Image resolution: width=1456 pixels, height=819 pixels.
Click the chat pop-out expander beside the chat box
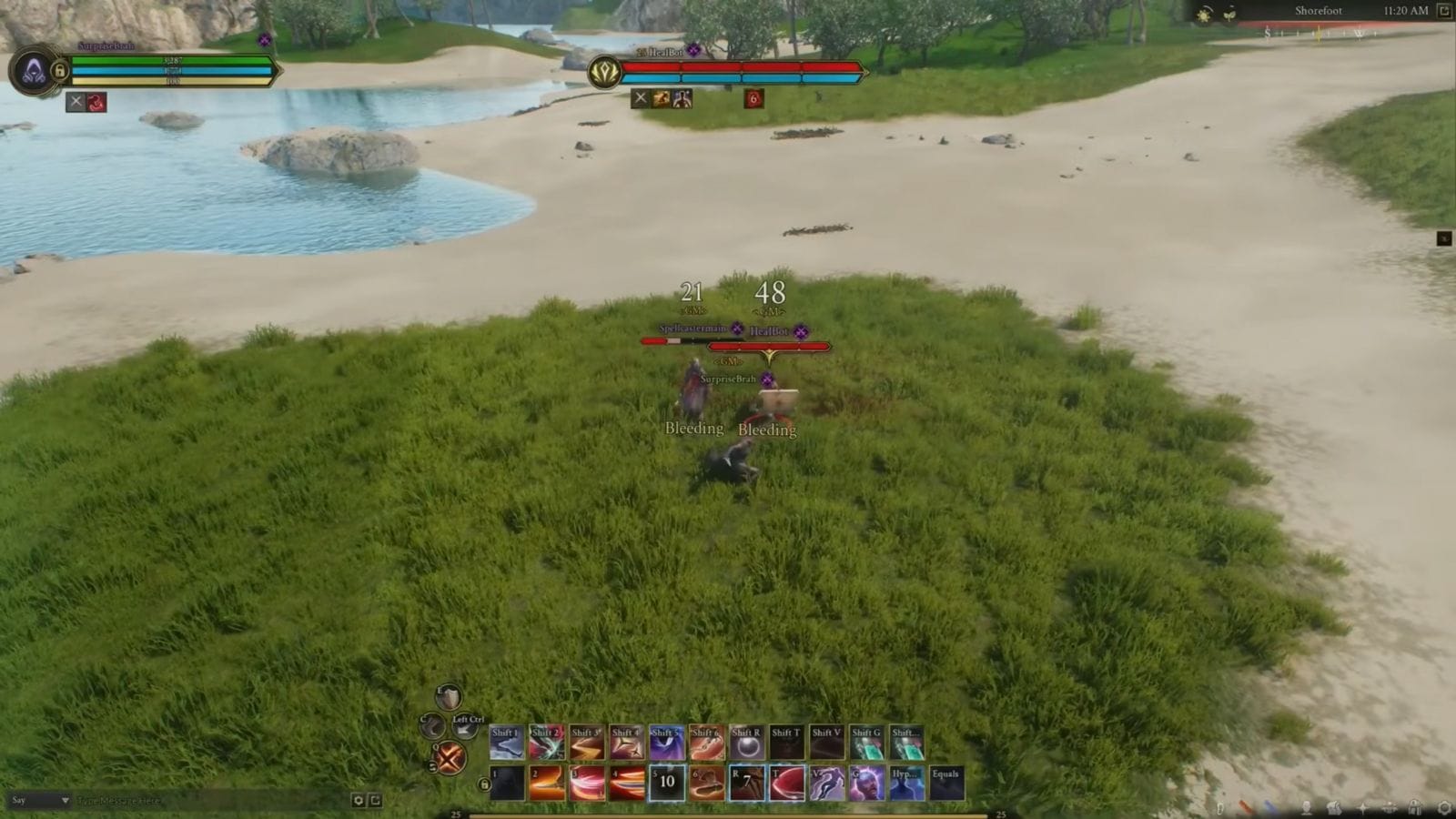click(375, 801)
